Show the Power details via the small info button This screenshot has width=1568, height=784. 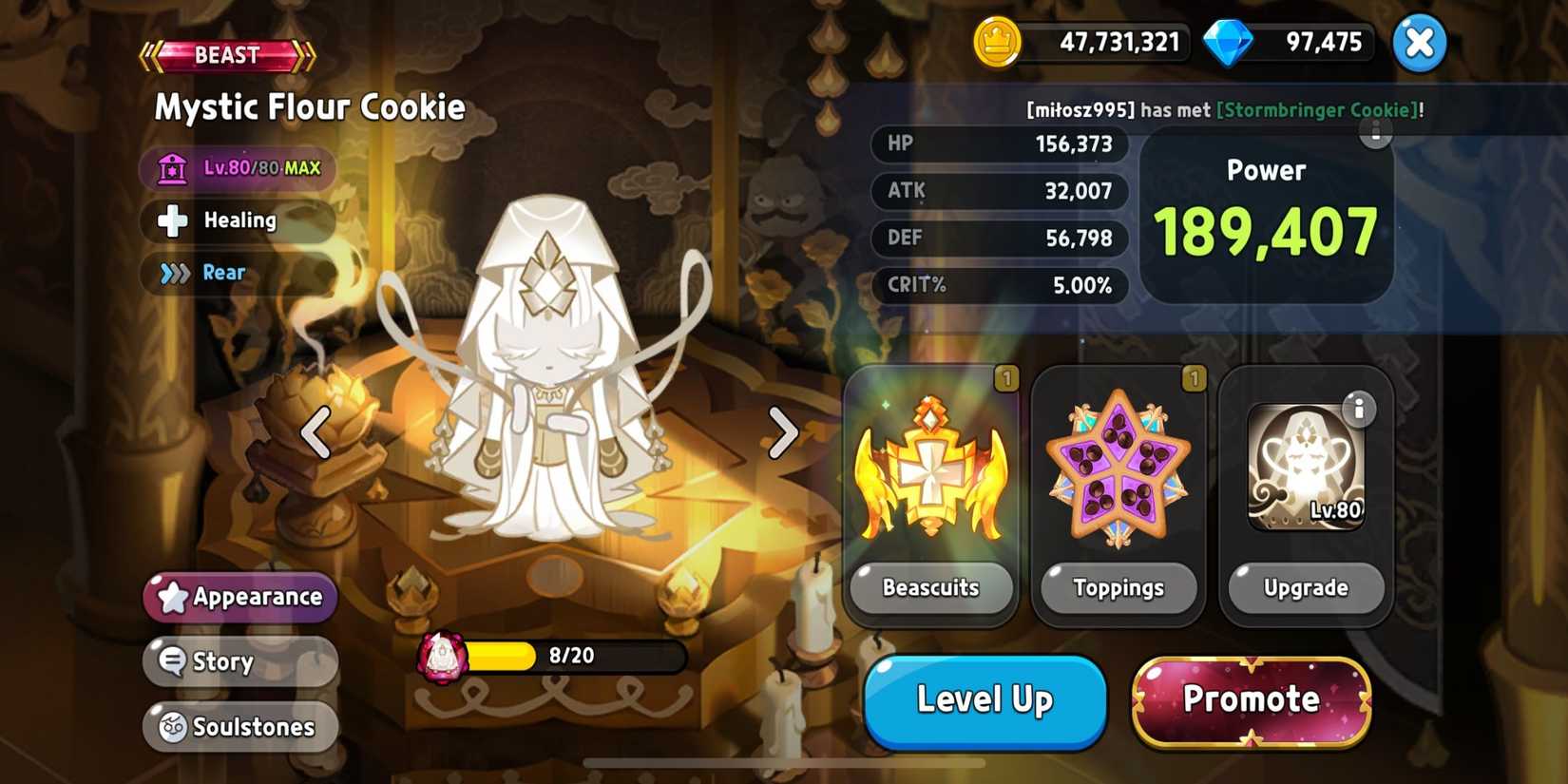point(1376,134)
